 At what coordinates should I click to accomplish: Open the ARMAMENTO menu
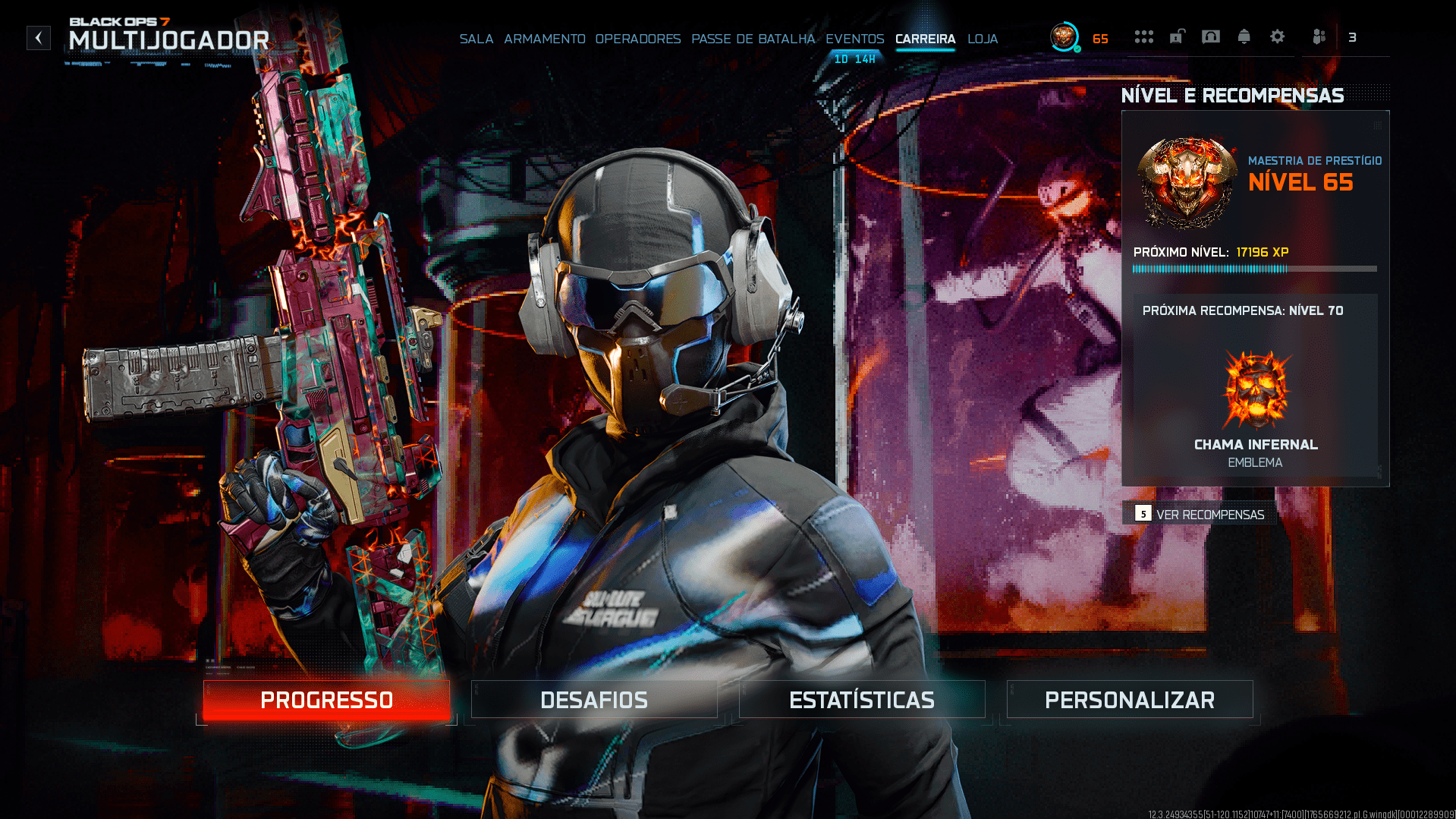coord(545,39)
